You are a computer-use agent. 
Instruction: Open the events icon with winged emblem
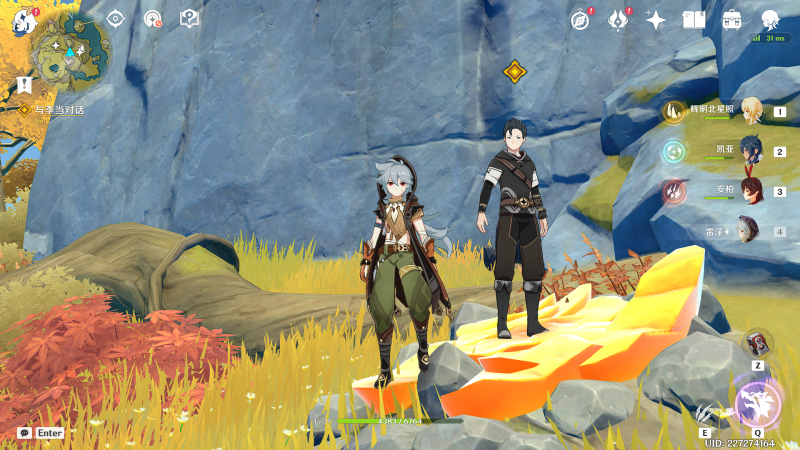pos(618,20)
